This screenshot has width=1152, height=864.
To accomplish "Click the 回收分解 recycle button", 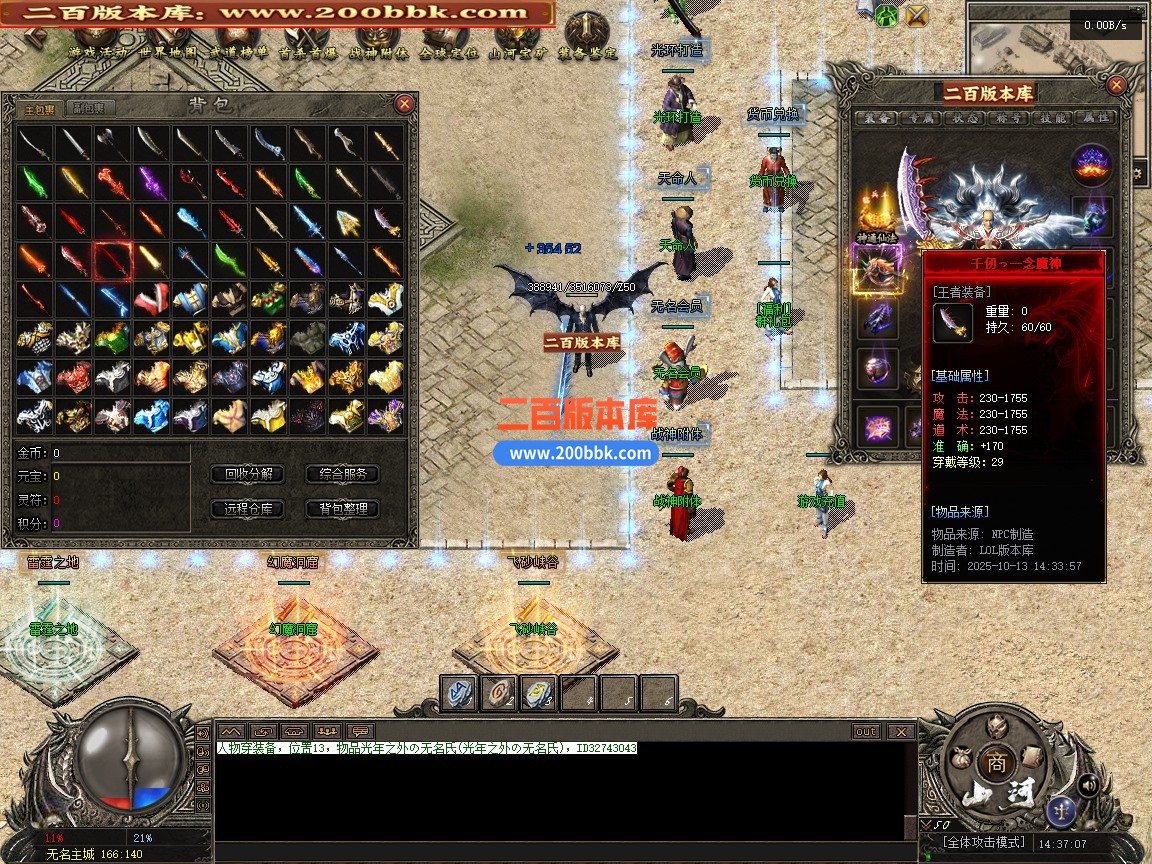I will coord(248,474).
